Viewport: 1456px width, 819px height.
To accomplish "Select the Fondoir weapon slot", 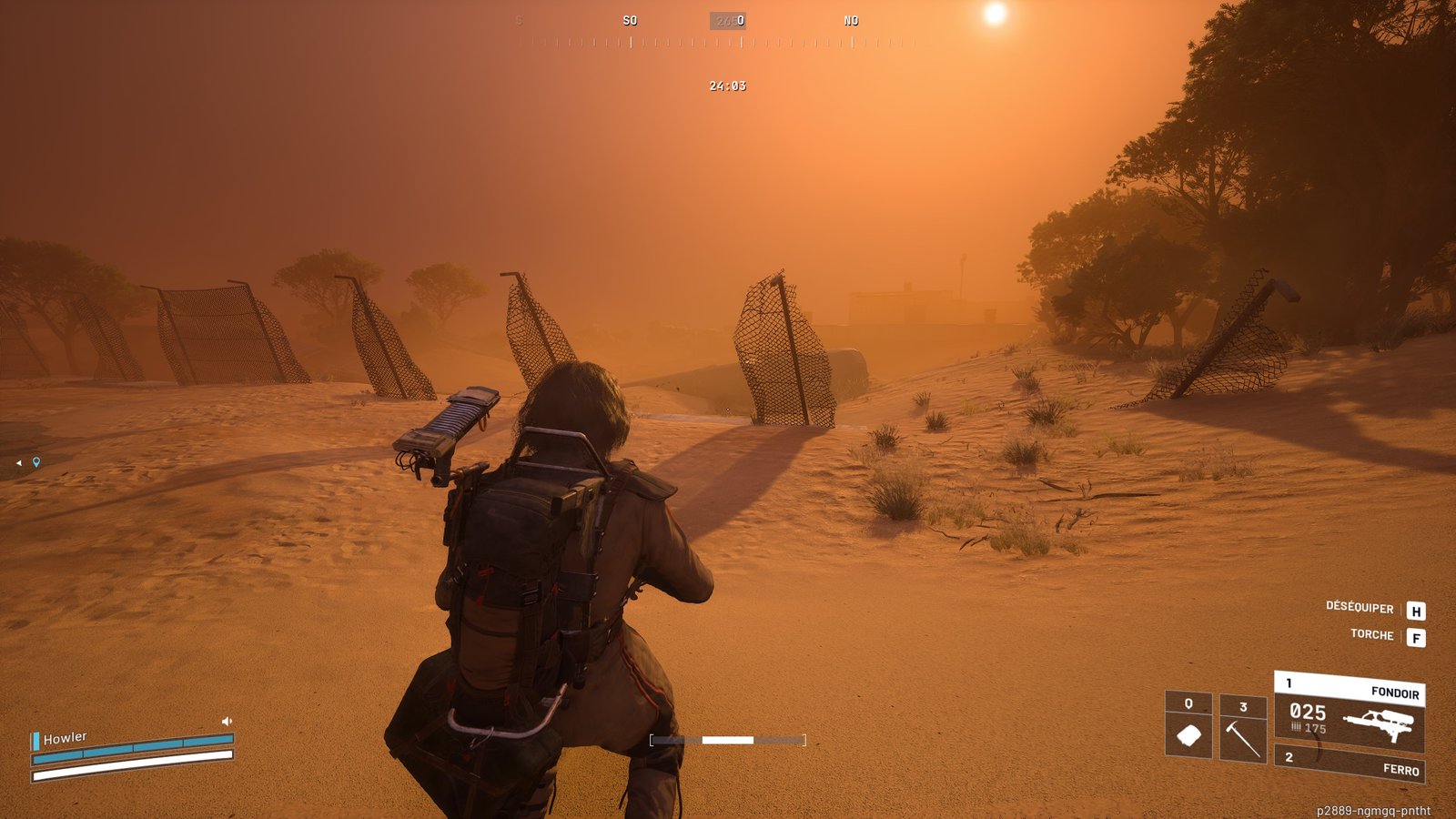I will point(1350,713).
